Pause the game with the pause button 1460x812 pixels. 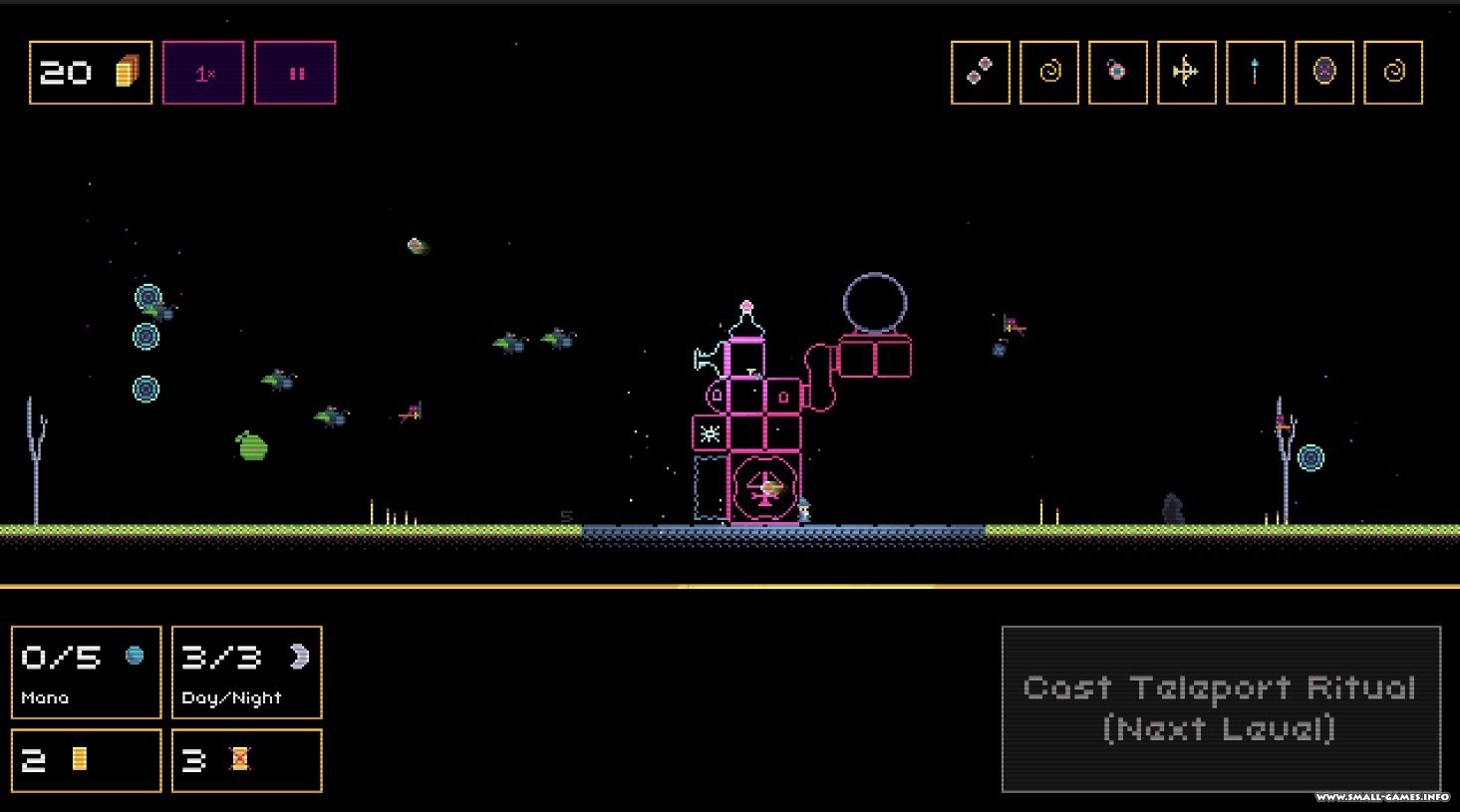coord(295,73)
